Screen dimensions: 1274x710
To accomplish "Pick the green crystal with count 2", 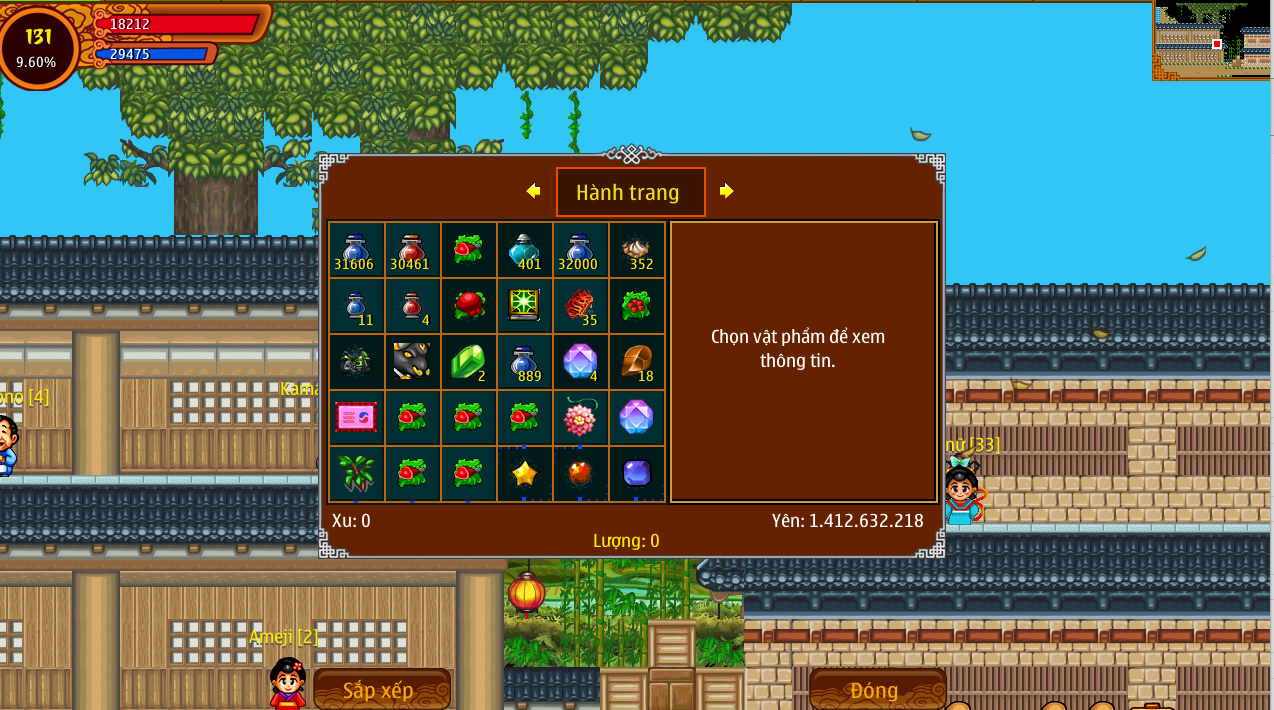I will click(468, 361).
